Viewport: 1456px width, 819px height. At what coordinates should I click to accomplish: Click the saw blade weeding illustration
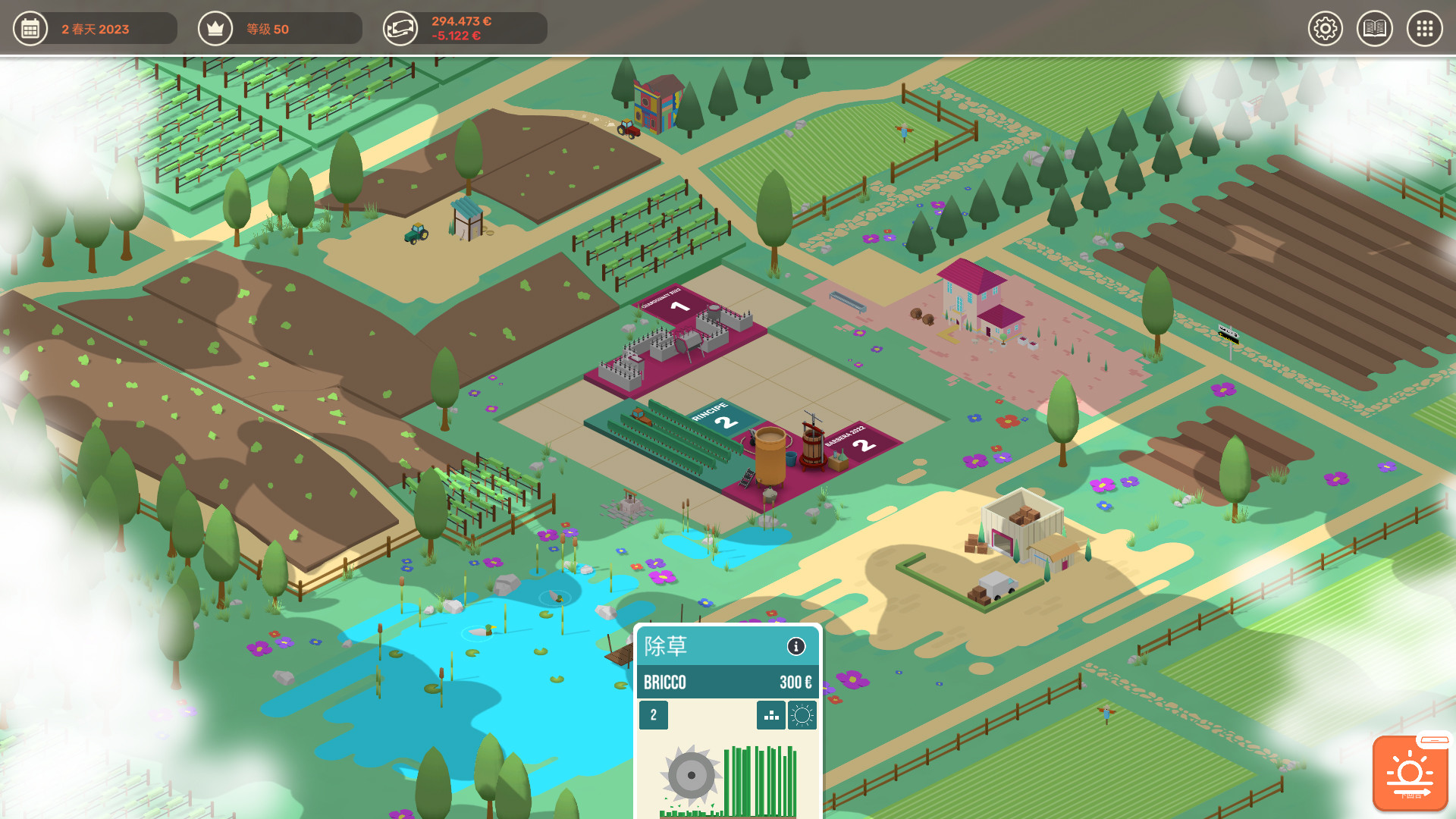(x=691, y=776)
